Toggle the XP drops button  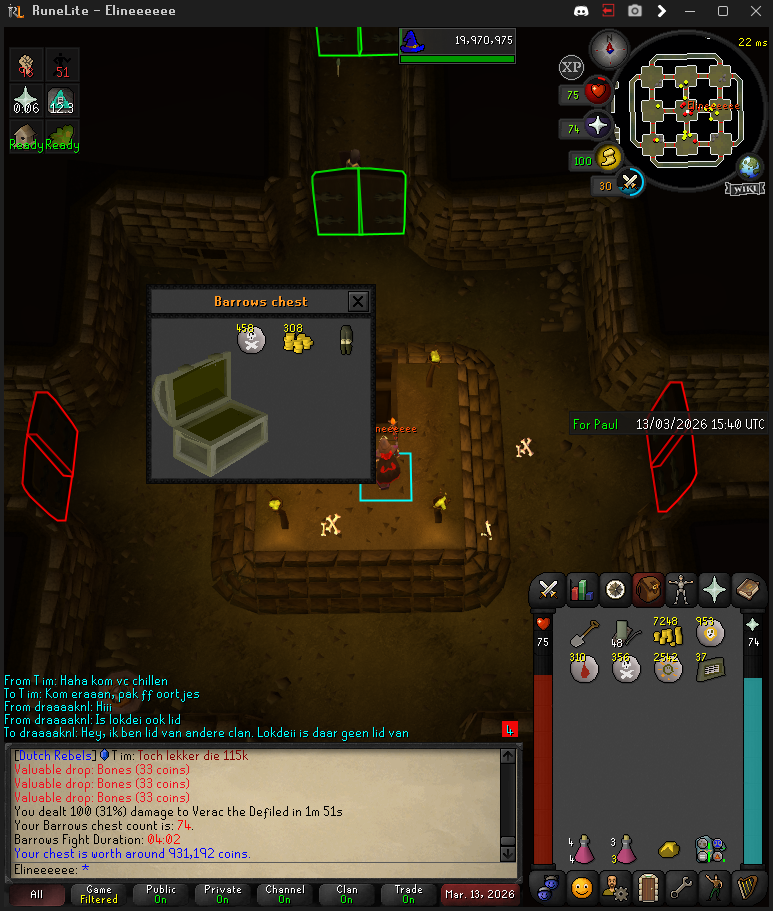click(572, 67)
